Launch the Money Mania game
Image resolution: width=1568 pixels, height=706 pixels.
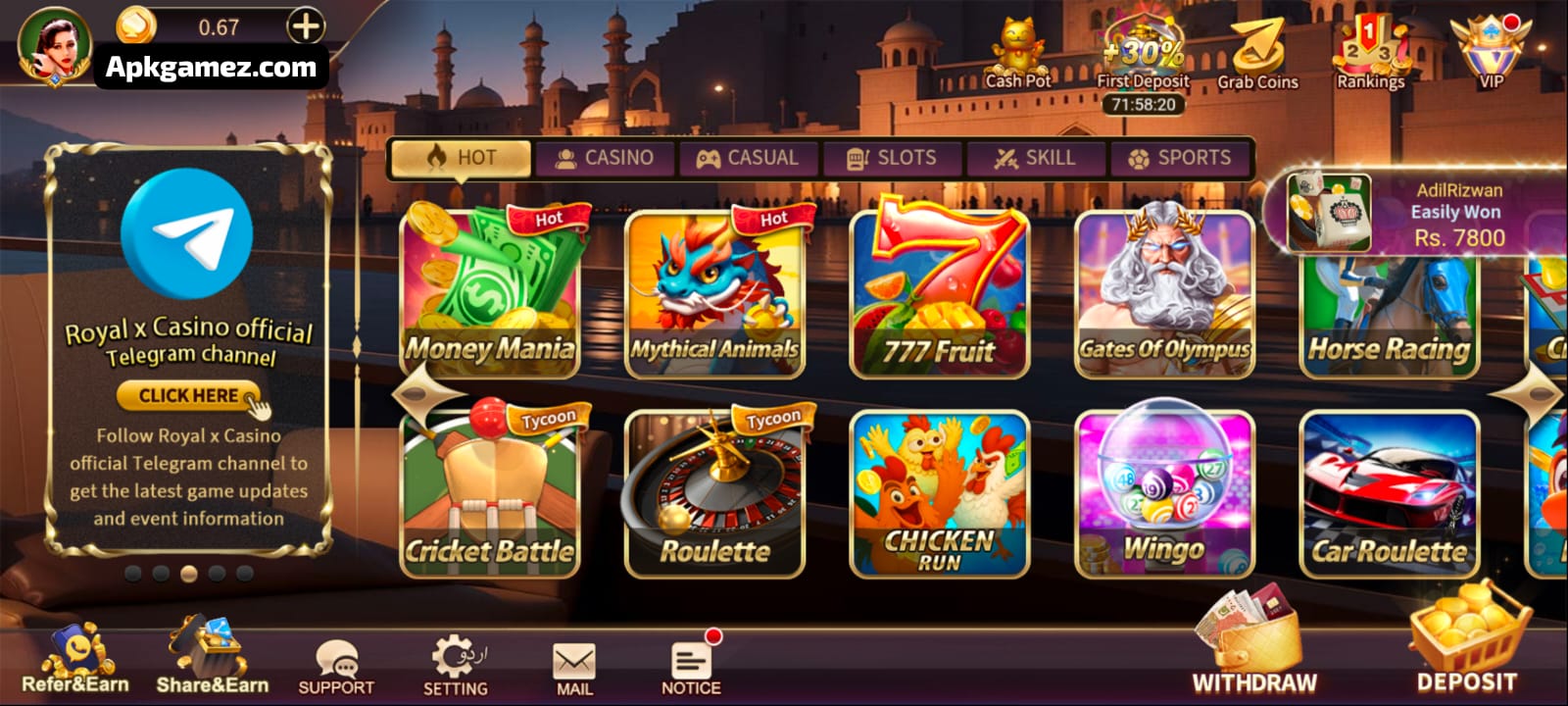pos(491,292)
